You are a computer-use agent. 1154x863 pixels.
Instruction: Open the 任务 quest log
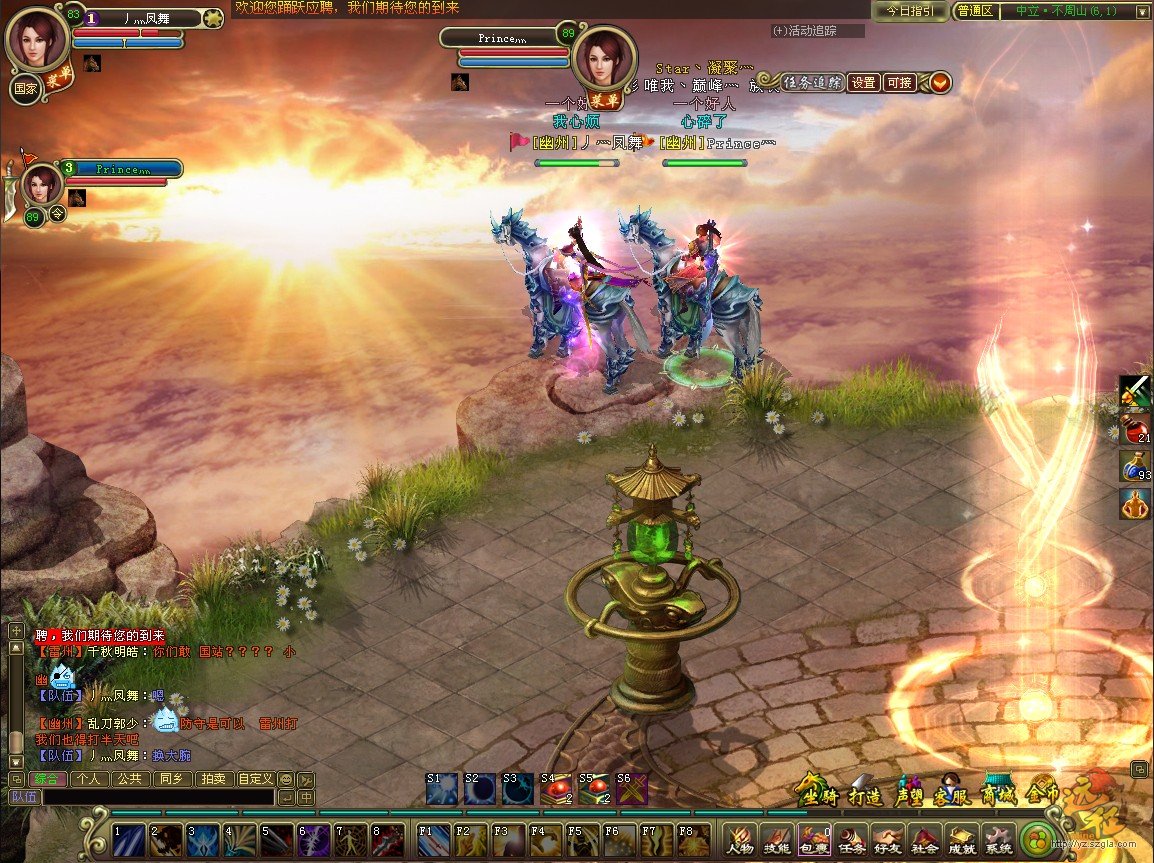pyautogui.click(x=851, y=840)
